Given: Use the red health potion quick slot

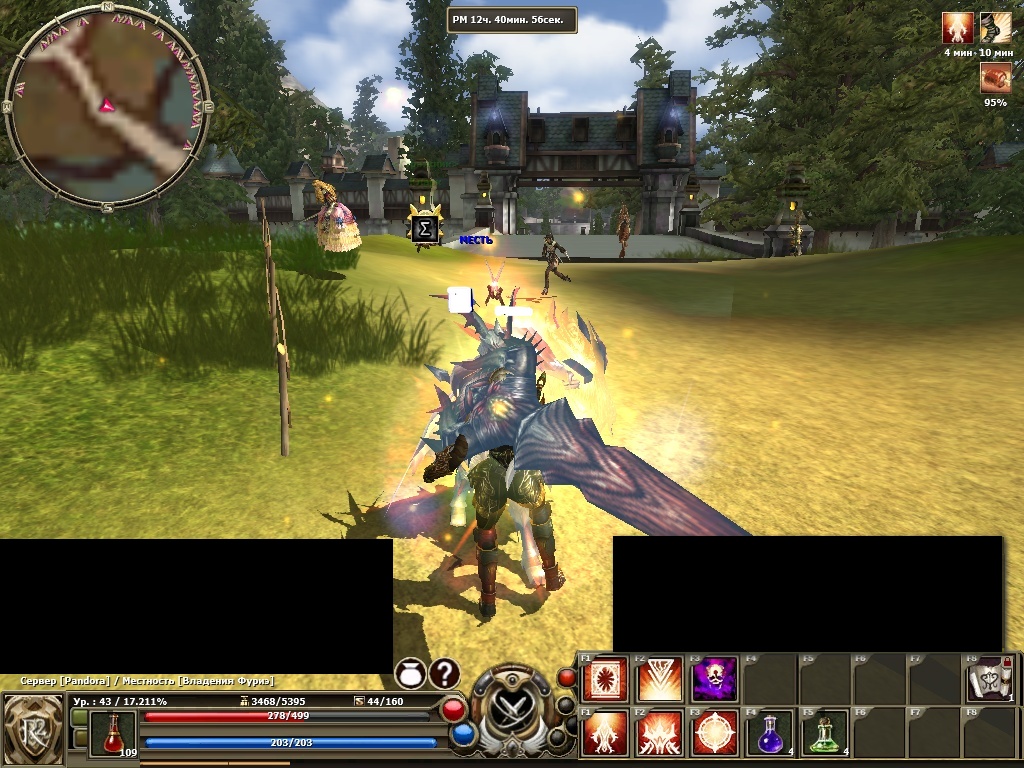Looking at the screenshot, I should click(x=112, y=732).
